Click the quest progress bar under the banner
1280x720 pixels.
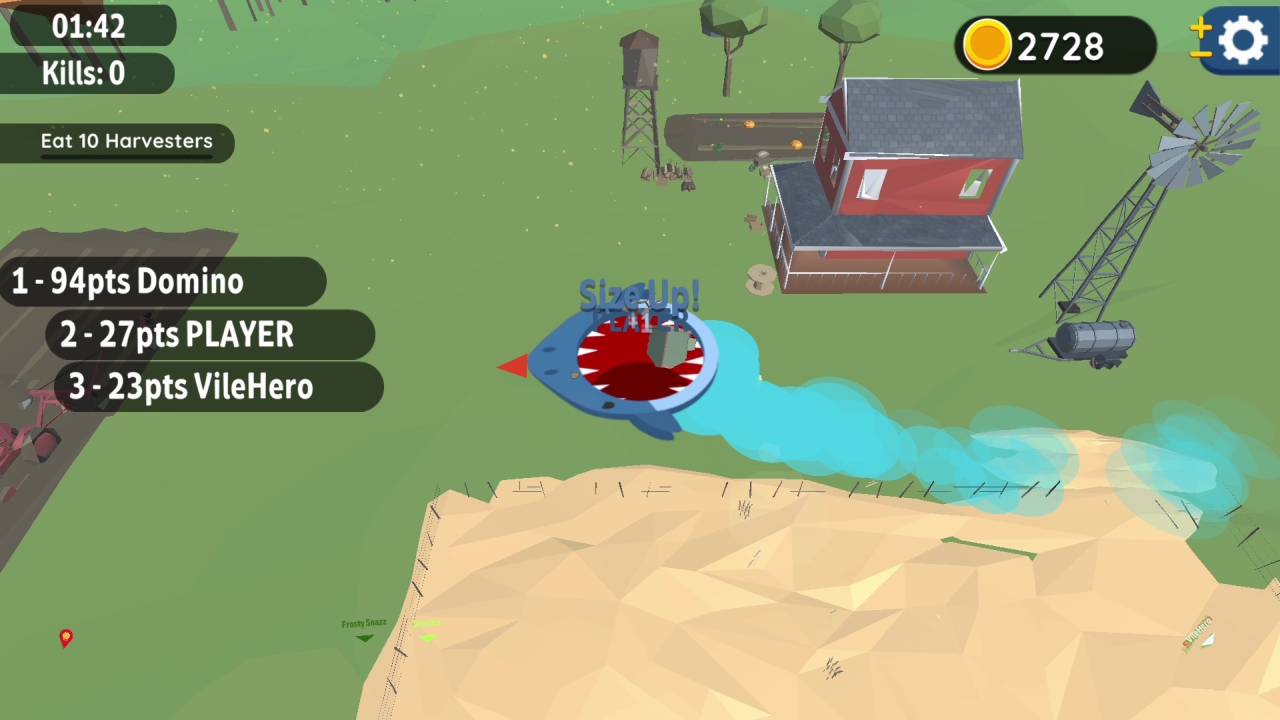(x=127, y=156)
